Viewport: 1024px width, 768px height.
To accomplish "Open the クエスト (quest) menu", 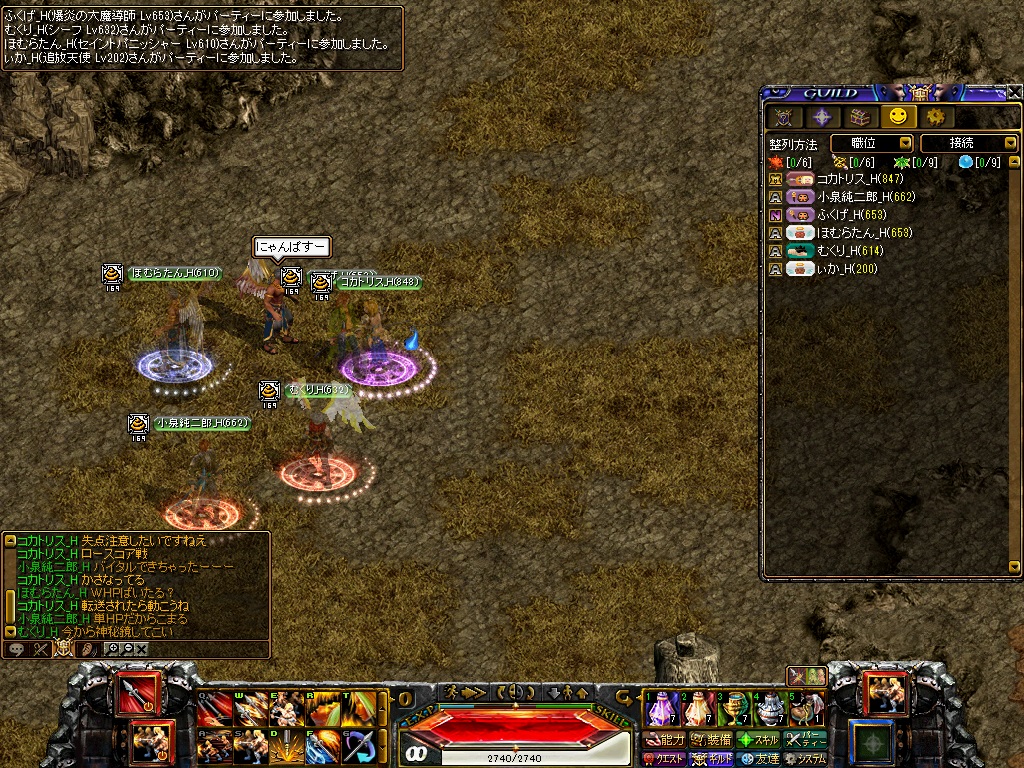I will coord(663,760).
